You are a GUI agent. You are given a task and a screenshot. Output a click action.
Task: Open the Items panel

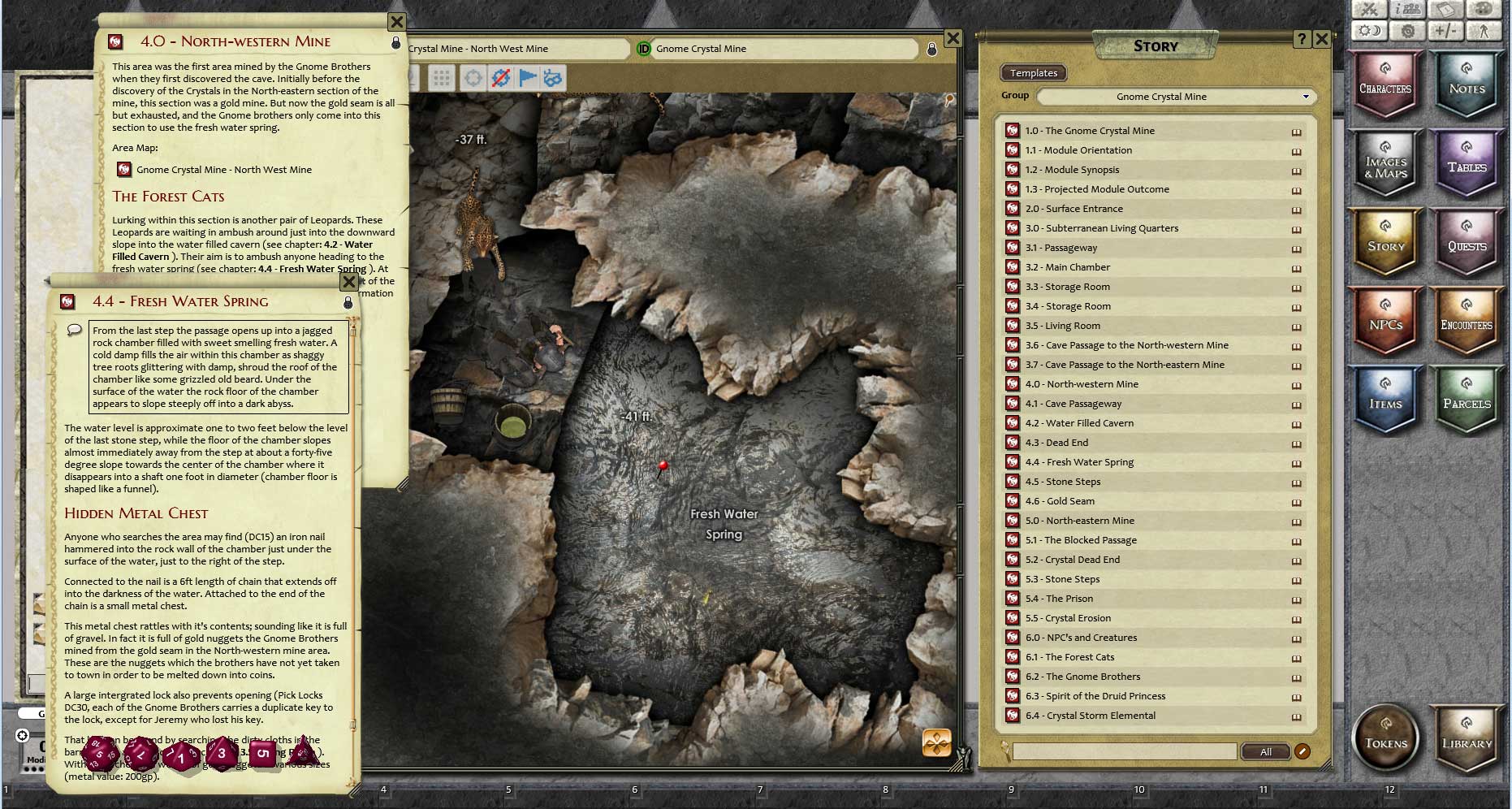(x=1385, y=401)
